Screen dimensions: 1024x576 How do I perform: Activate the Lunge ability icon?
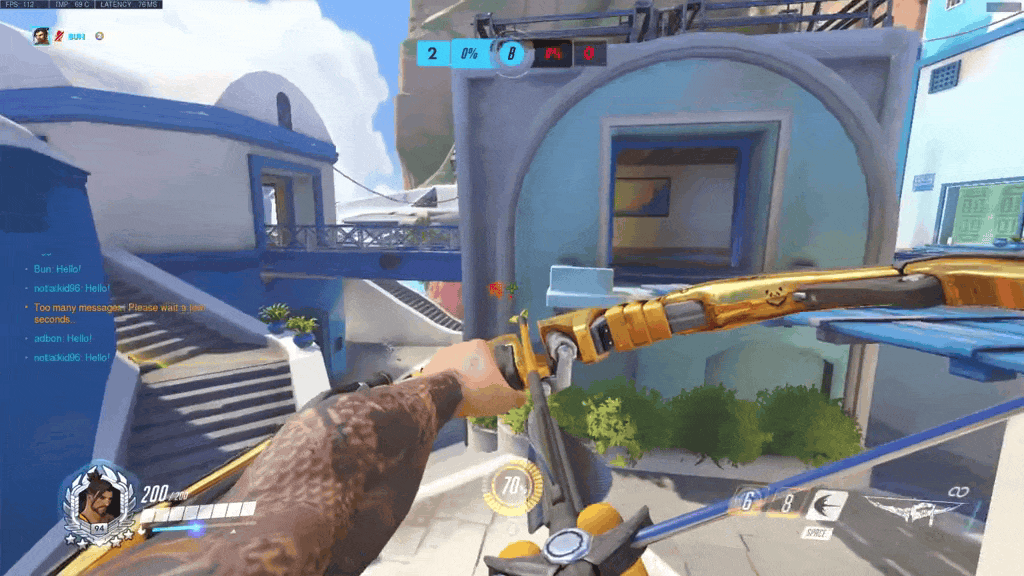(826, 506)
